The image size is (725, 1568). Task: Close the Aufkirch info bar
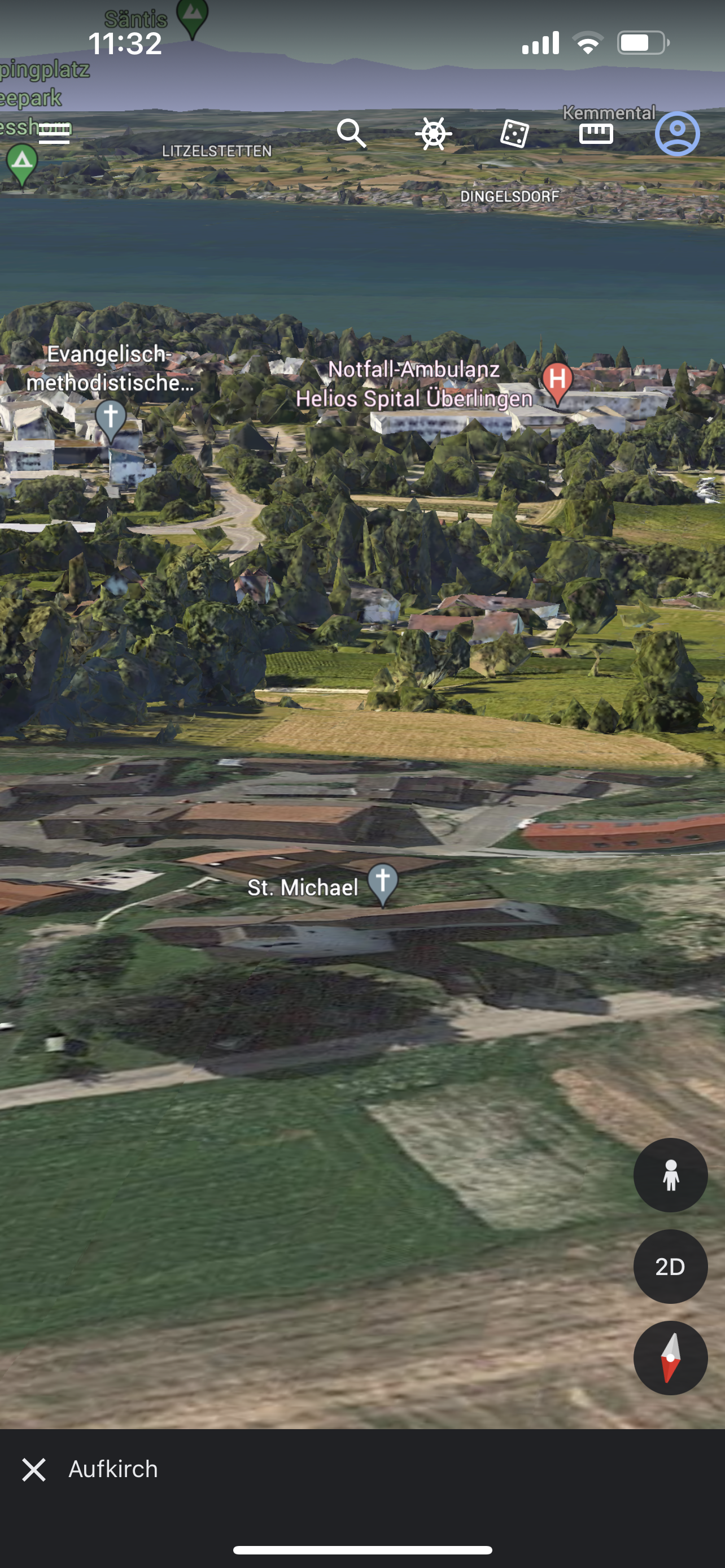(34, 1469)
